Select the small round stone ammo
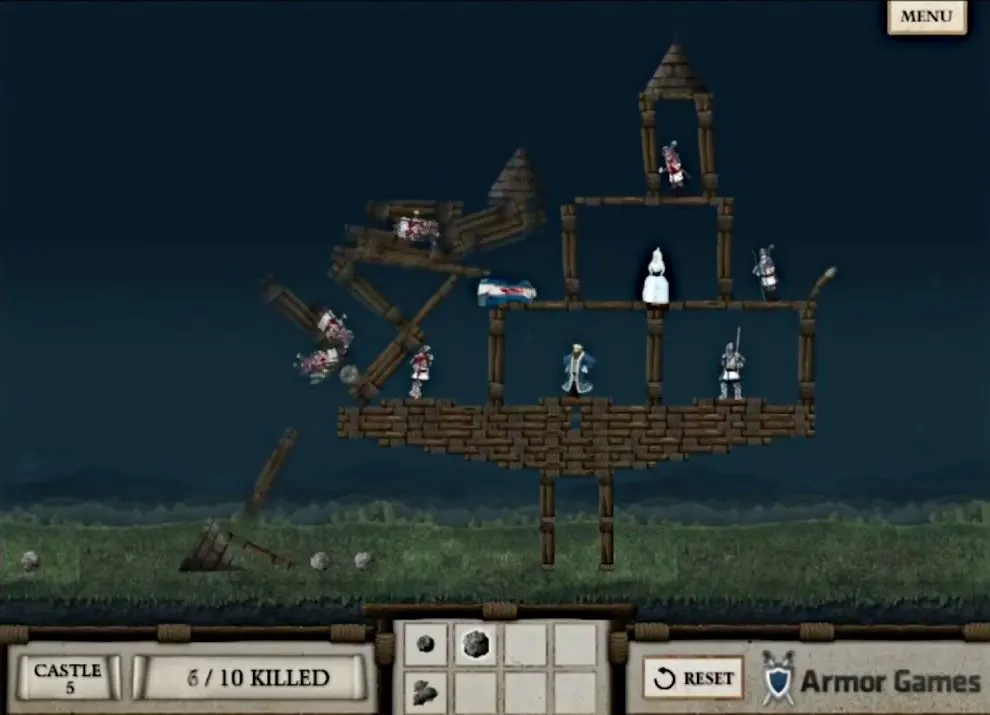Viewport: 990px width, 715px height. pyautogui.click(x=426, y=645)
